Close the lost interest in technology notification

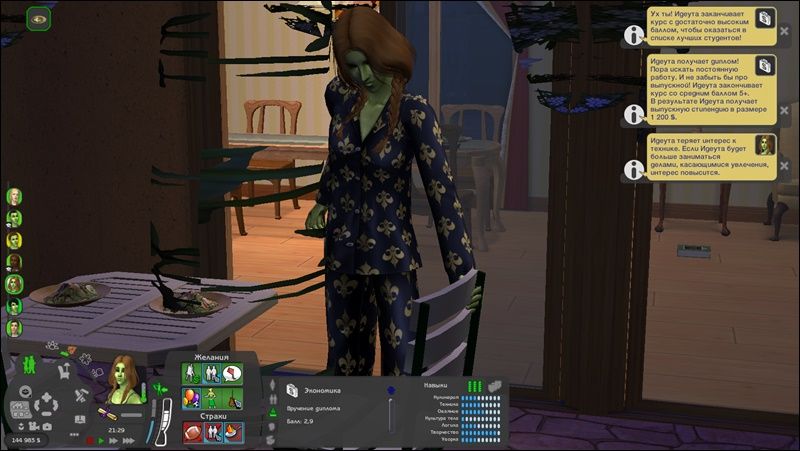point(784,165)
